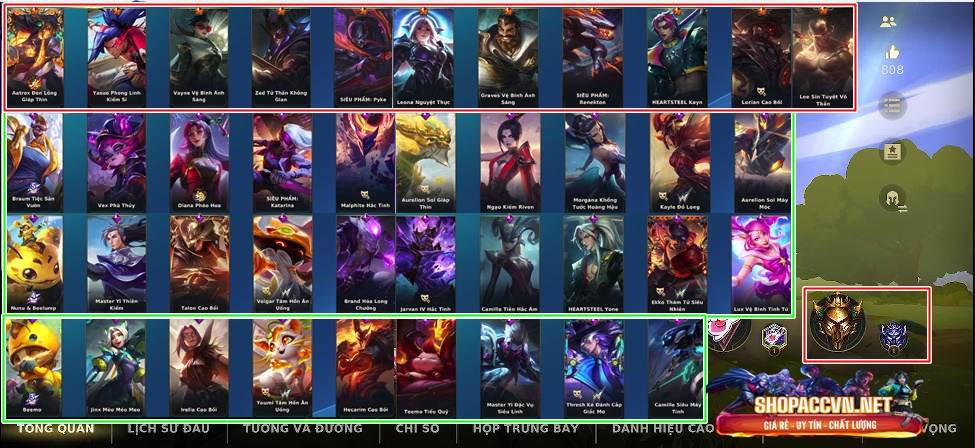This screenshot has height=448, width=975.
Task: Click the thumbs-up like icon
Action: [x=892, y=52]
